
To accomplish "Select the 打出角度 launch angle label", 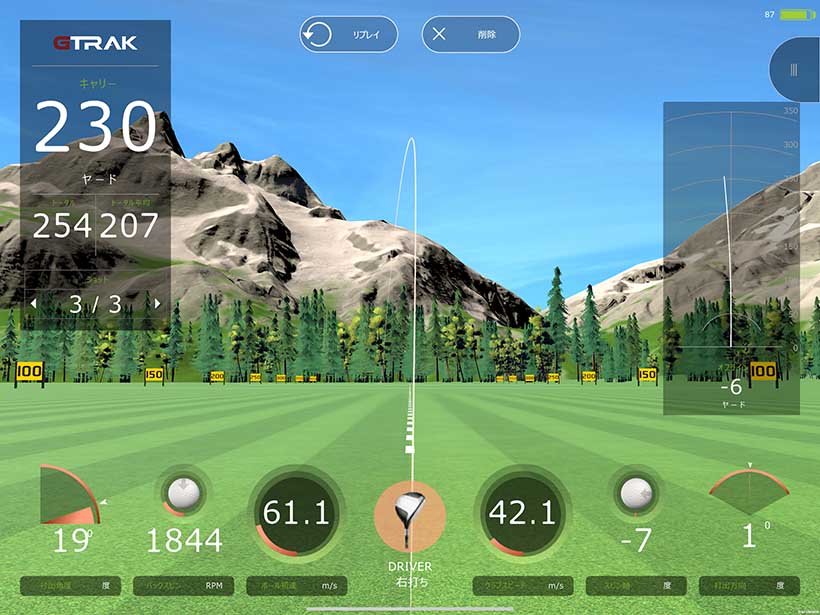I will tap(70, 586).
